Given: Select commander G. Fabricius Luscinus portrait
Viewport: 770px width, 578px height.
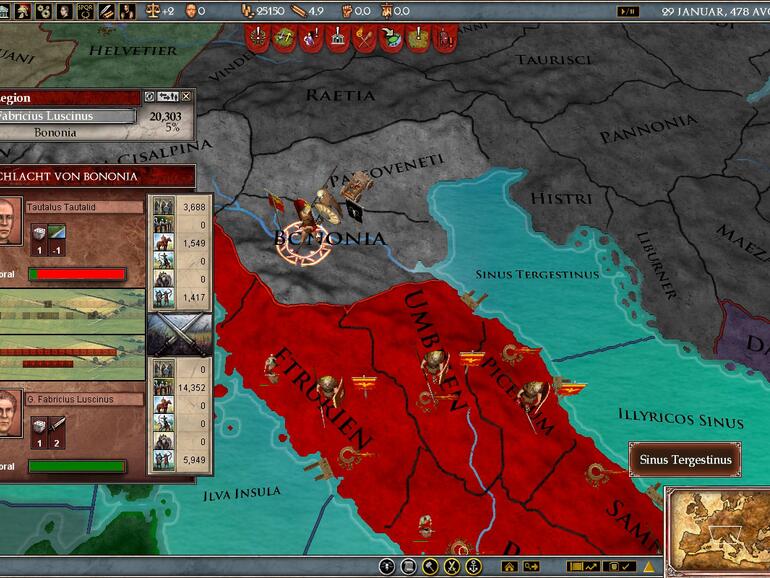Looking at the screenshot, I should tap(8, 413).
